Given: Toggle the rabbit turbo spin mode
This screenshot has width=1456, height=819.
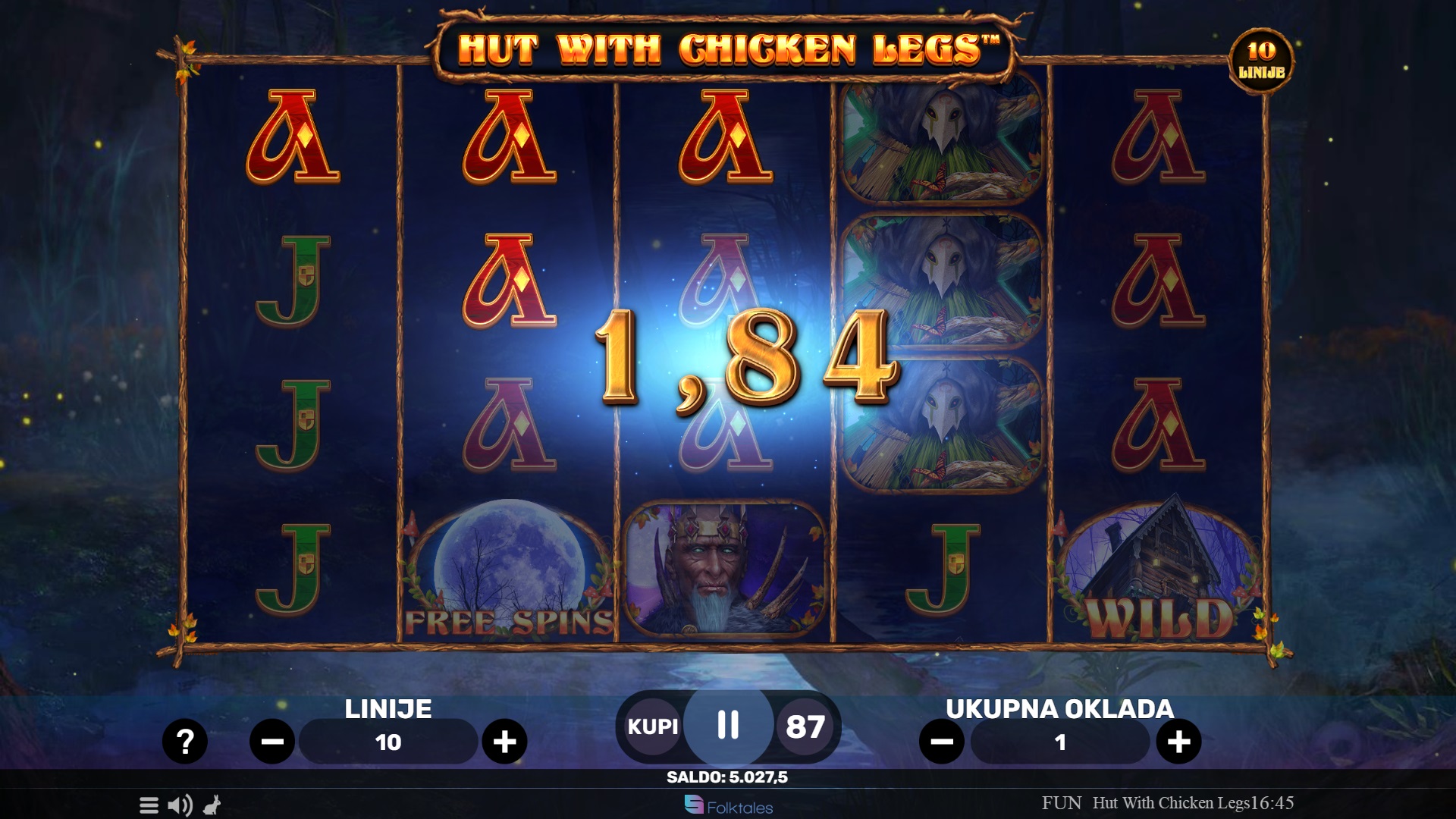Looking at the screenshot, I should point(212,805).
